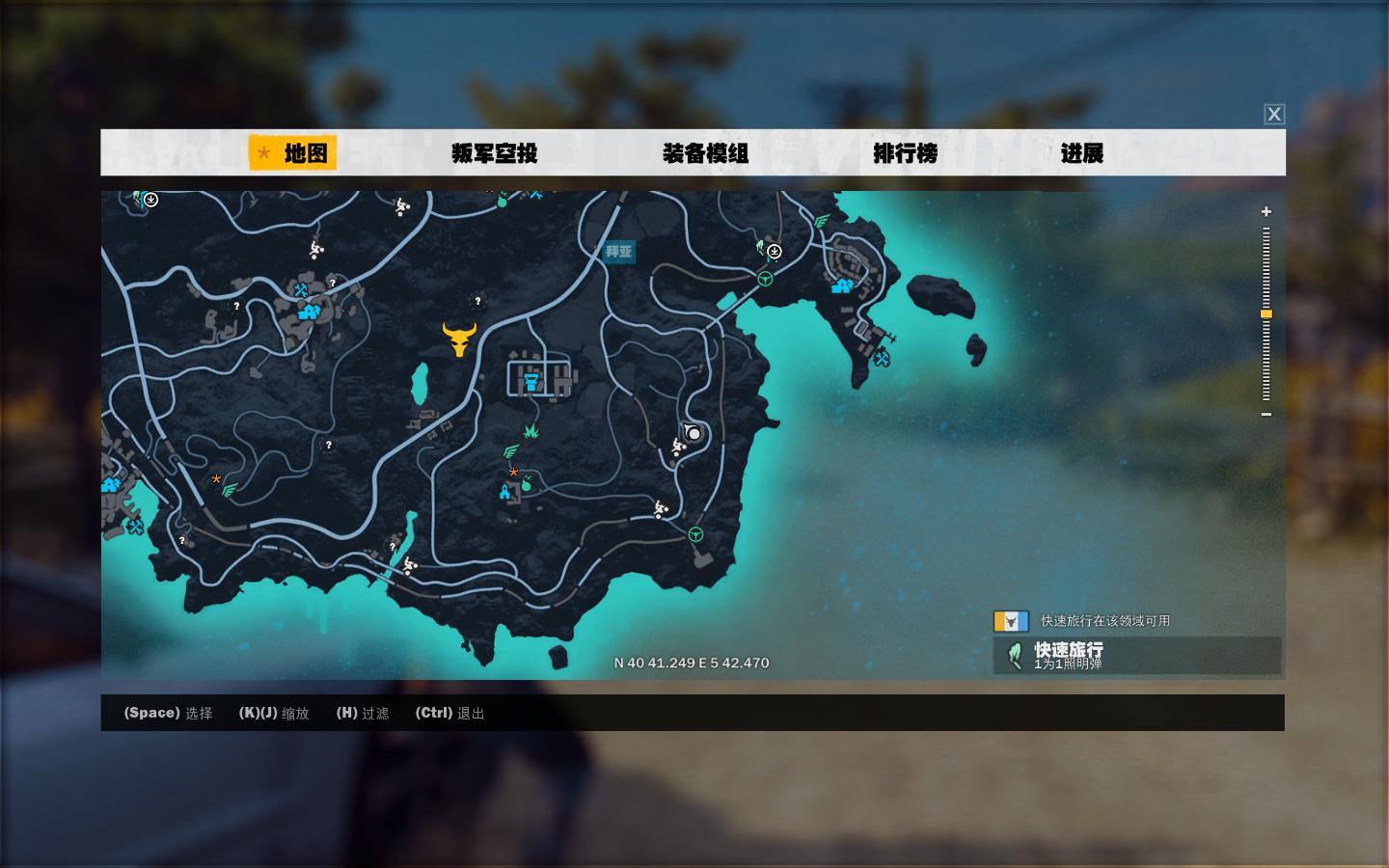The height and width of the screenshot is (868, 1389).
Task: Zoom in with the plus button
Action: [1266, 211]
